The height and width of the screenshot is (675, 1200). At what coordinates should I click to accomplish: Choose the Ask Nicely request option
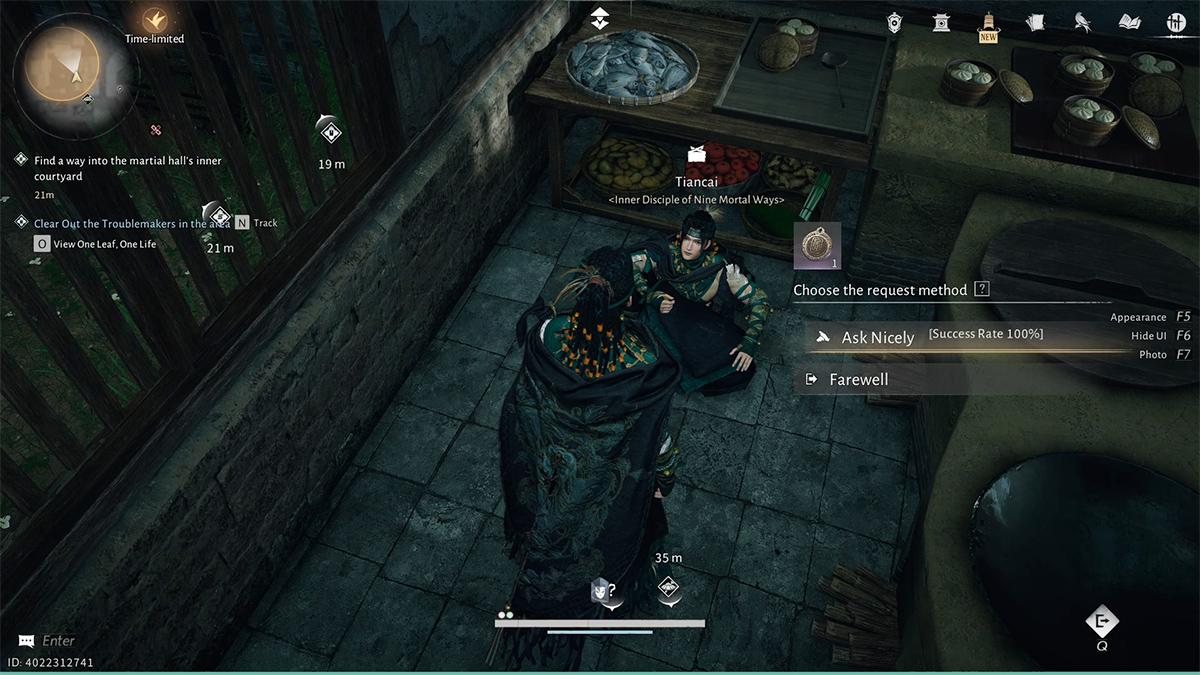pos(878,338)
